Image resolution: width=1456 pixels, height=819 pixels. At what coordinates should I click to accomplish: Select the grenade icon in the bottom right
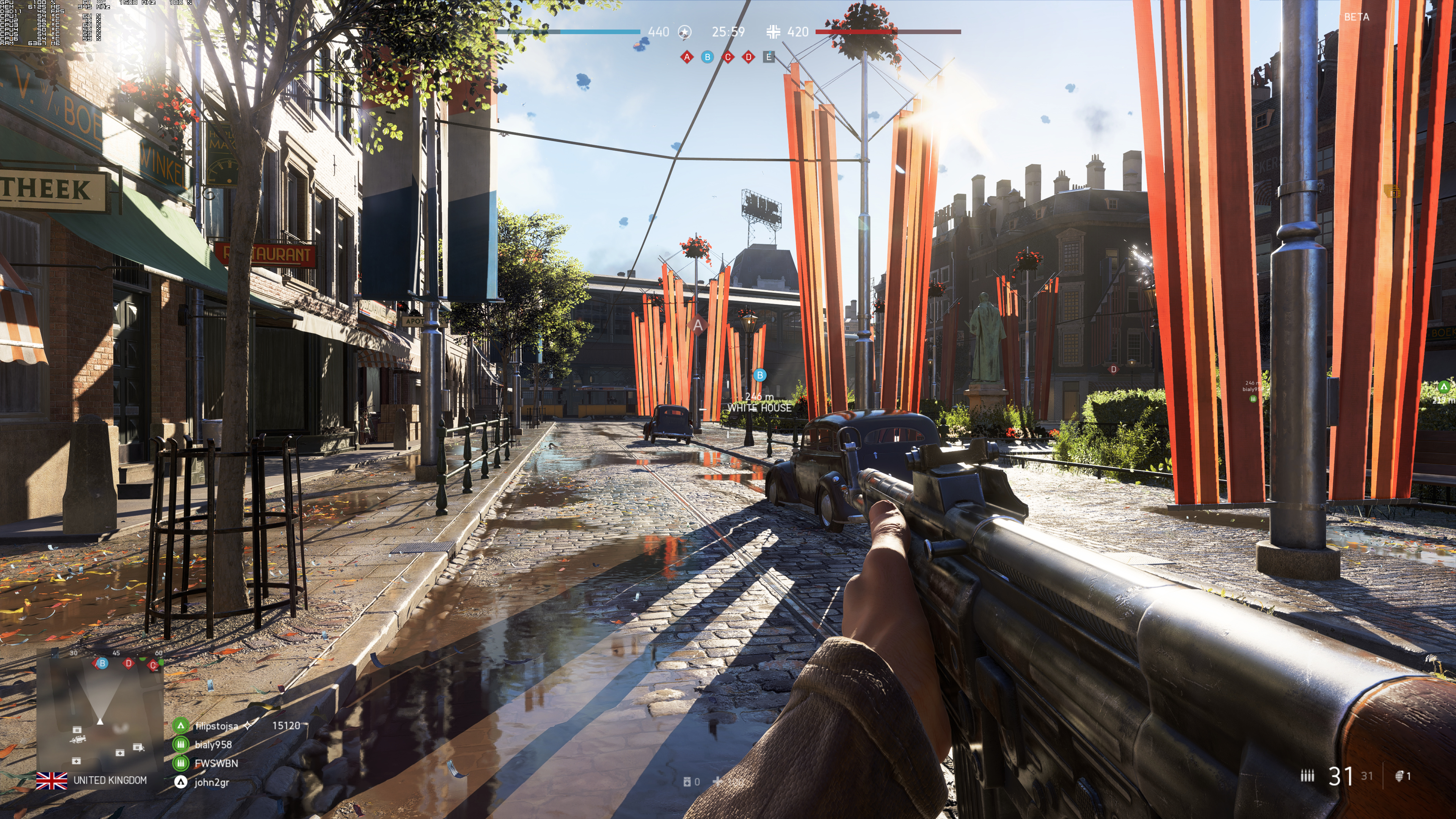[1400, 777]
